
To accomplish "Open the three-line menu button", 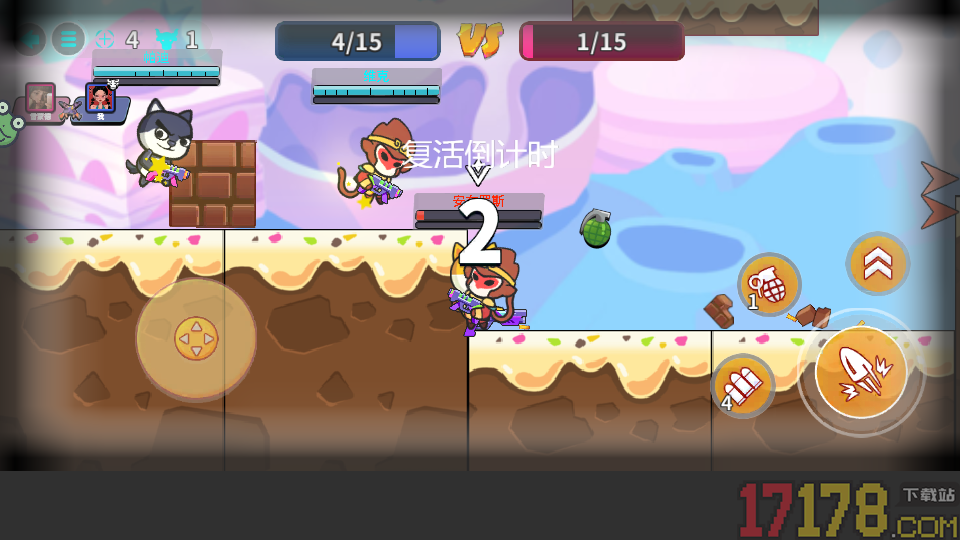I will 68,40.
